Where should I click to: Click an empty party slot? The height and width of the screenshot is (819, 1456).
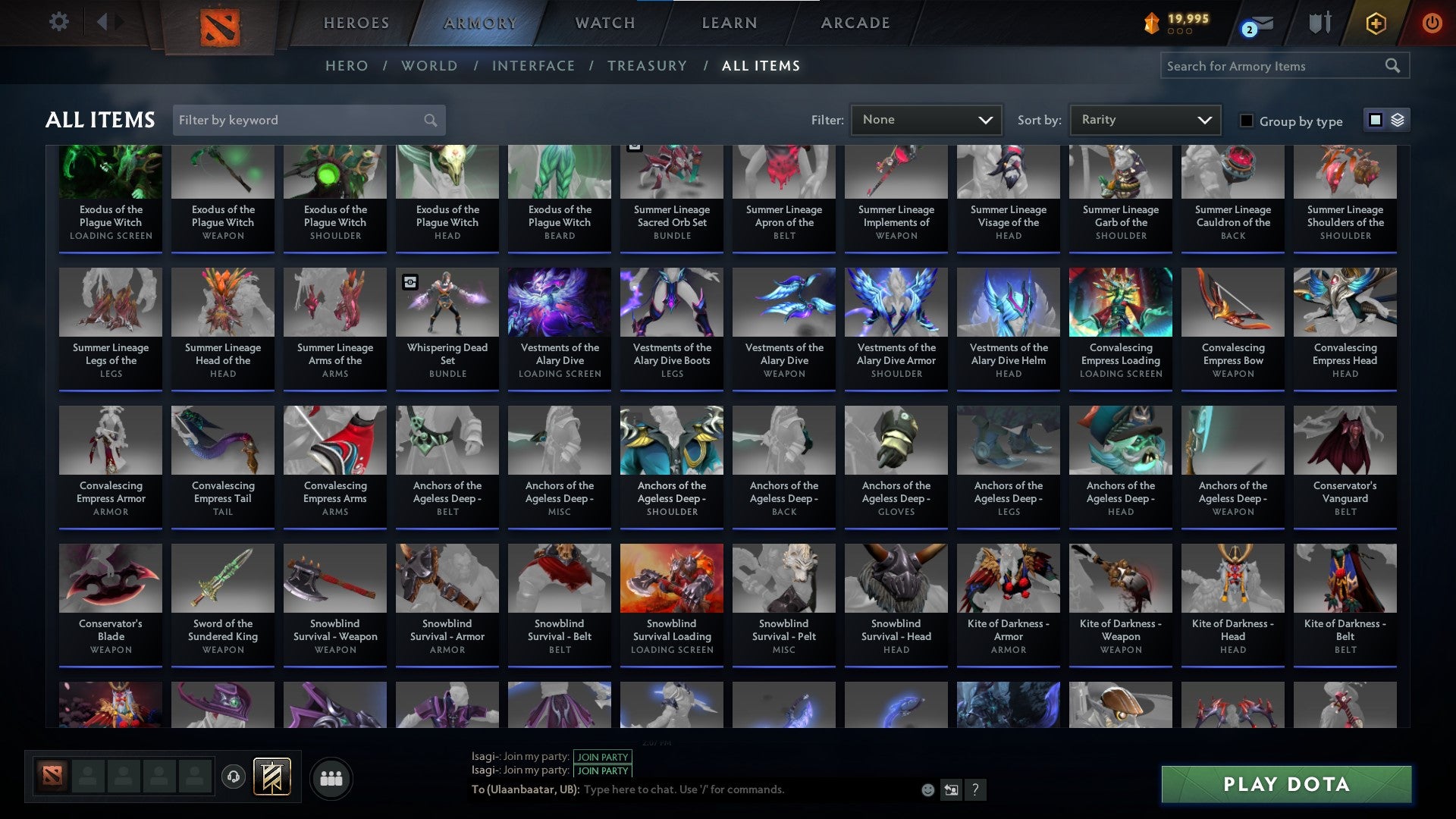pyautogui.click(x=88, y=777)
